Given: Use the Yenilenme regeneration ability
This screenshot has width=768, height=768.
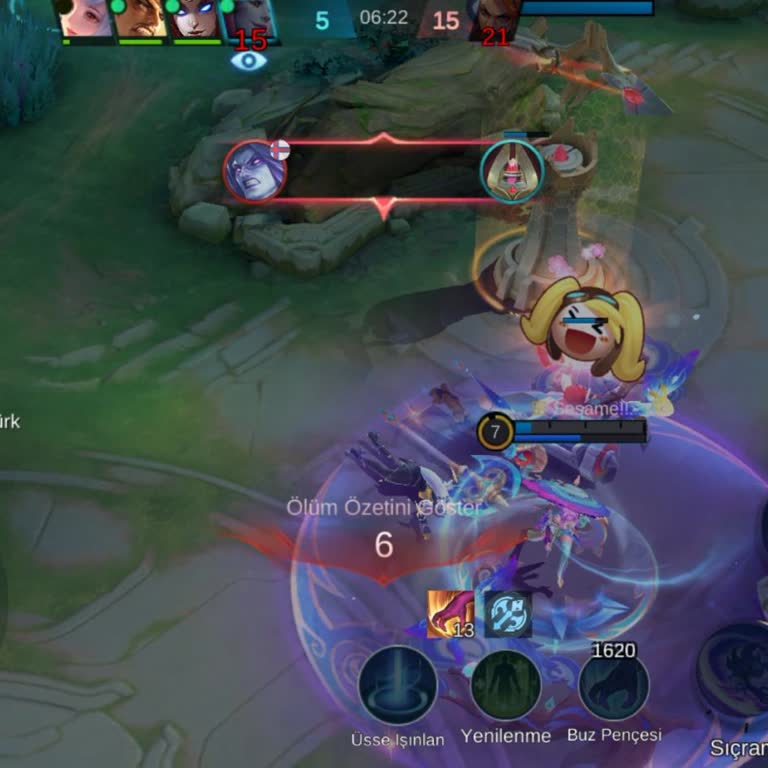Looking at the screenshot, I should pos(505,685).
